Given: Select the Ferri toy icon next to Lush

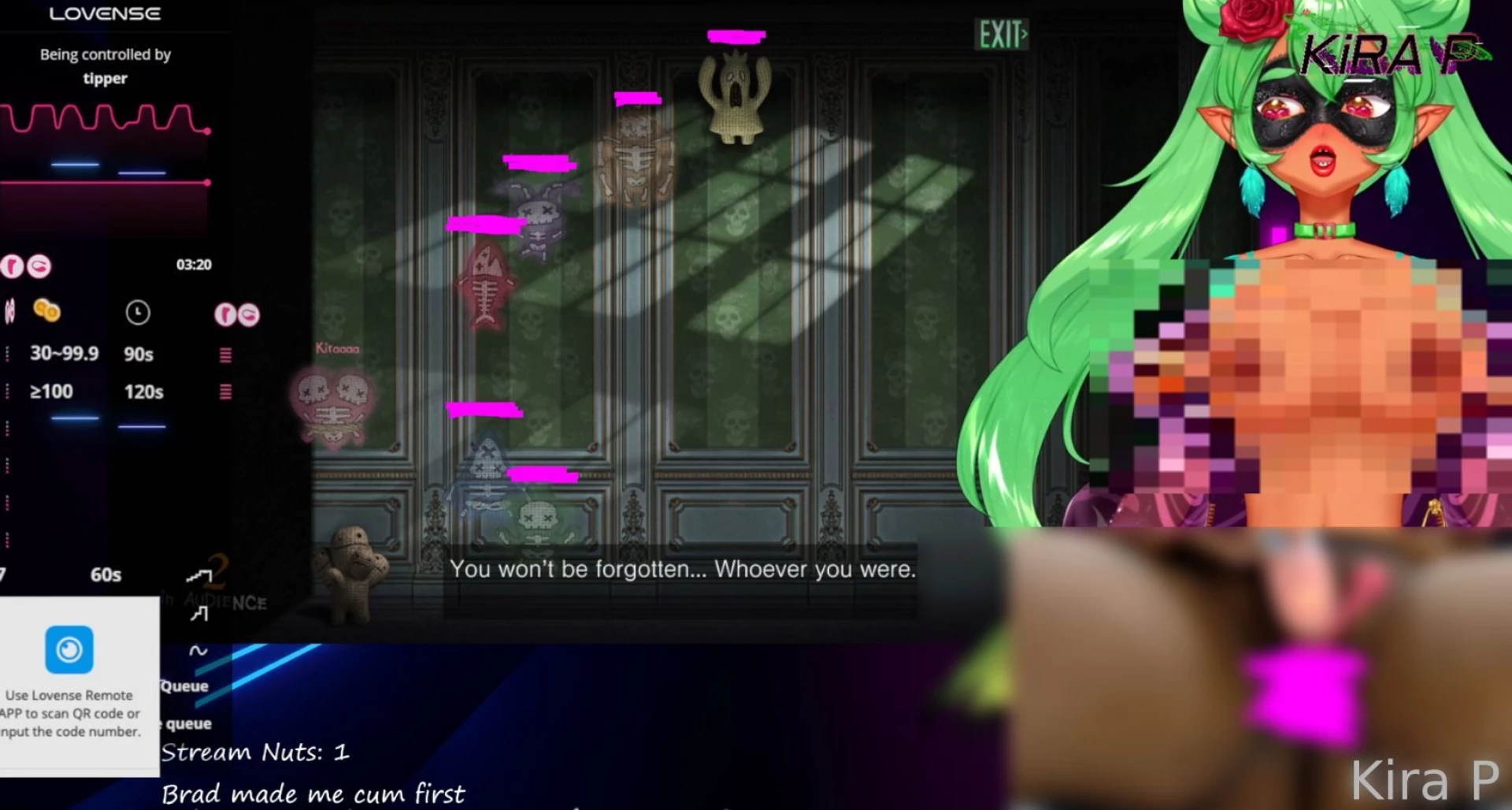Looking at the screenshot, I should click(x=248, y=316).
